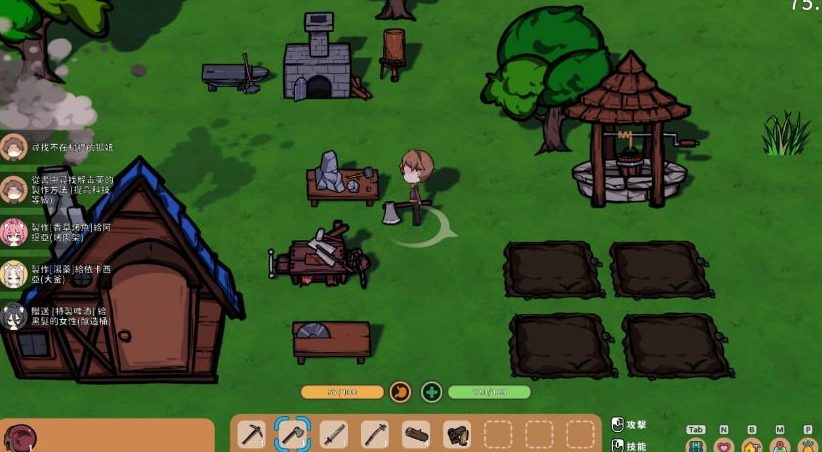
Task: Equip the sword from the hotbar
Action: tap(334, 435)
